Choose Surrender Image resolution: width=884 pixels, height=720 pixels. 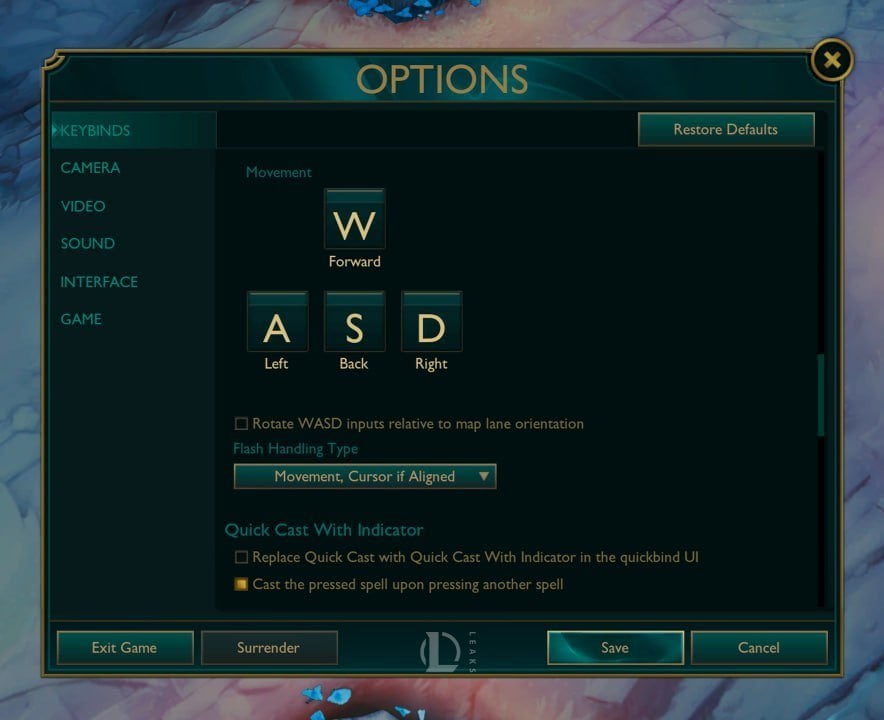click(268, 647)
